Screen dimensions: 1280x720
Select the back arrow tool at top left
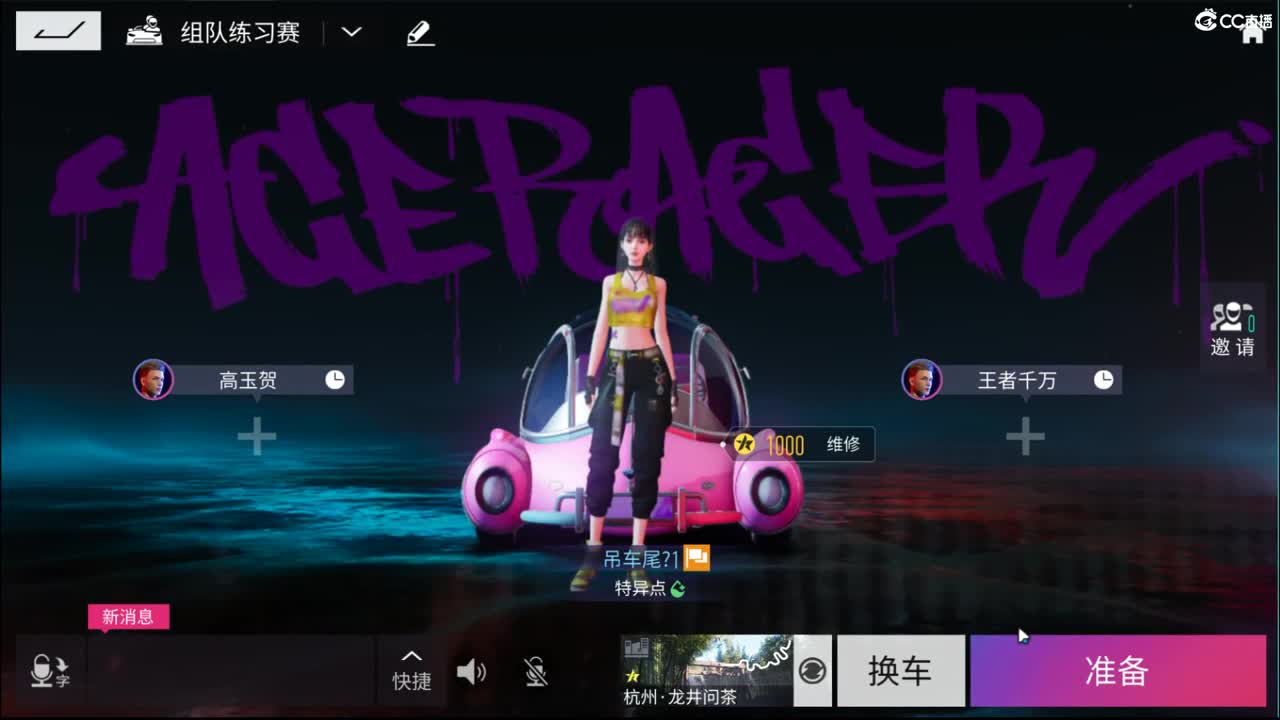click(x=57, y=30)
